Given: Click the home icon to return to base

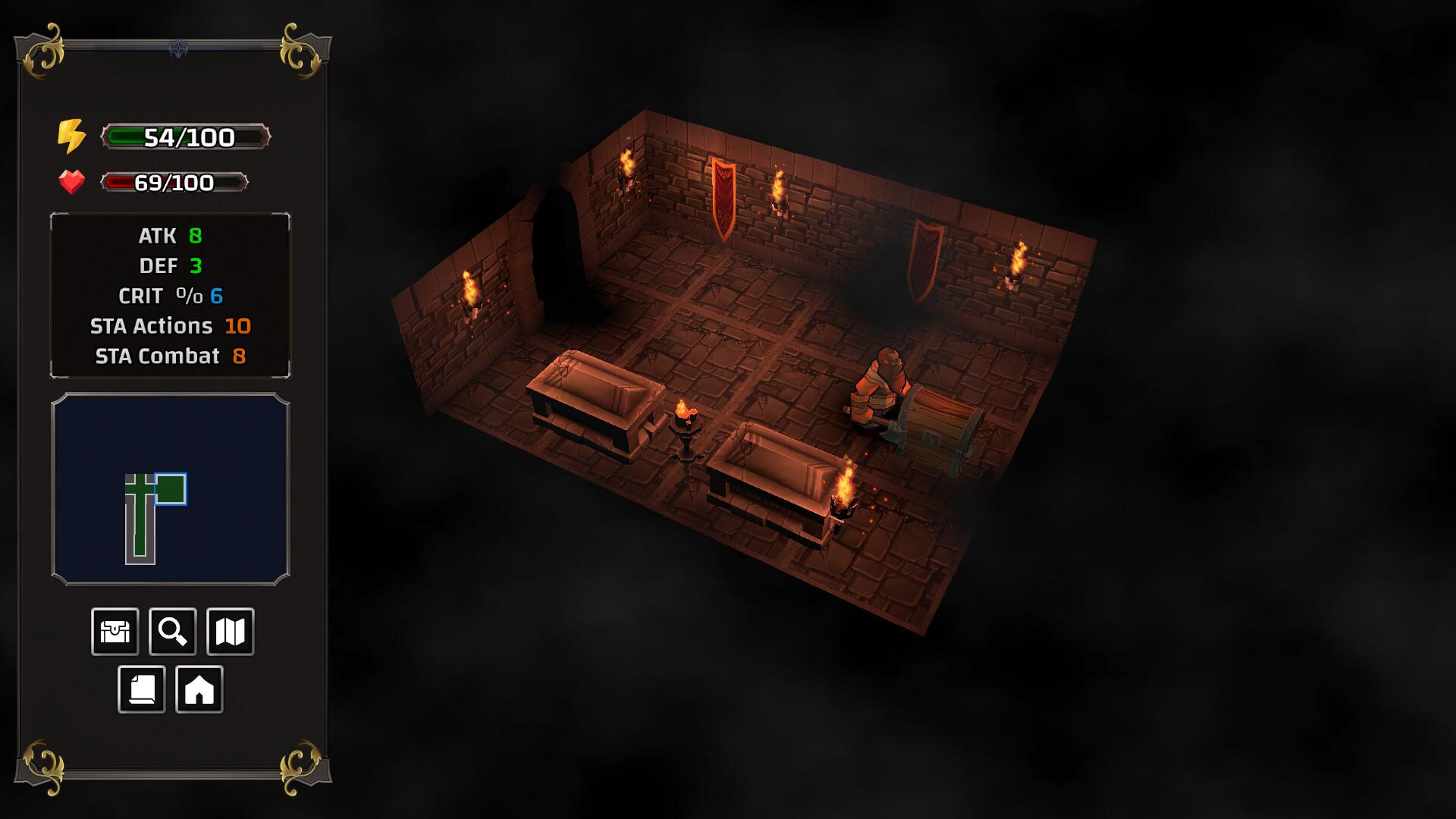Looking at the screenshot, I should tap(201, 689).
